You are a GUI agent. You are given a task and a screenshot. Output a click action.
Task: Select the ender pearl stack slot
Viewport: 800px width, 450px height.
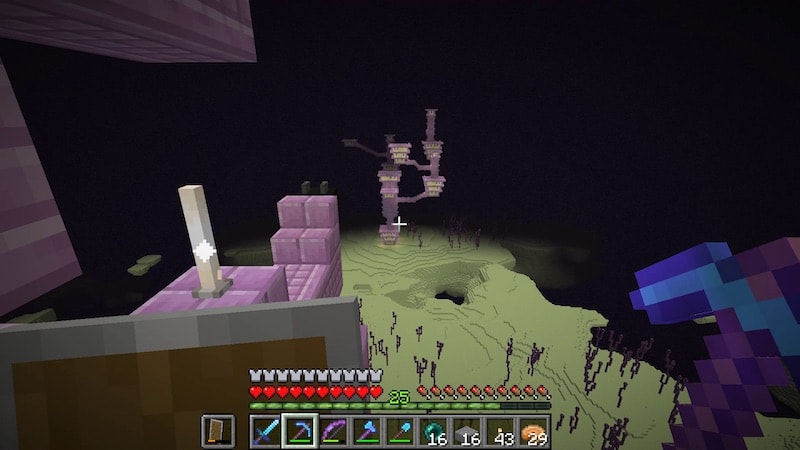click(436, 430)
